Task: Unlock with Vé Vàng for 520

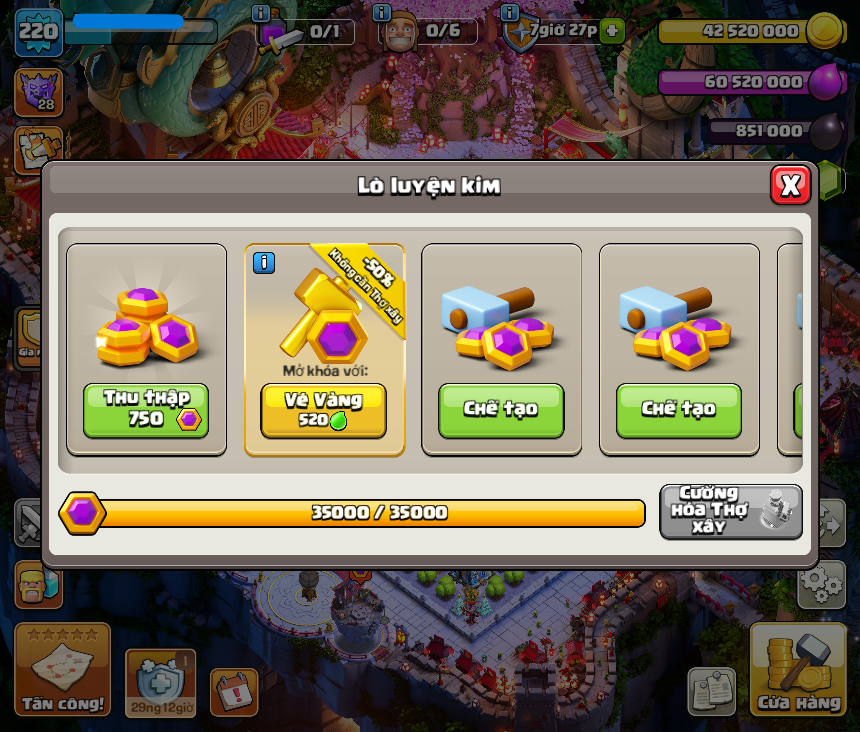Action: [323, 410]
